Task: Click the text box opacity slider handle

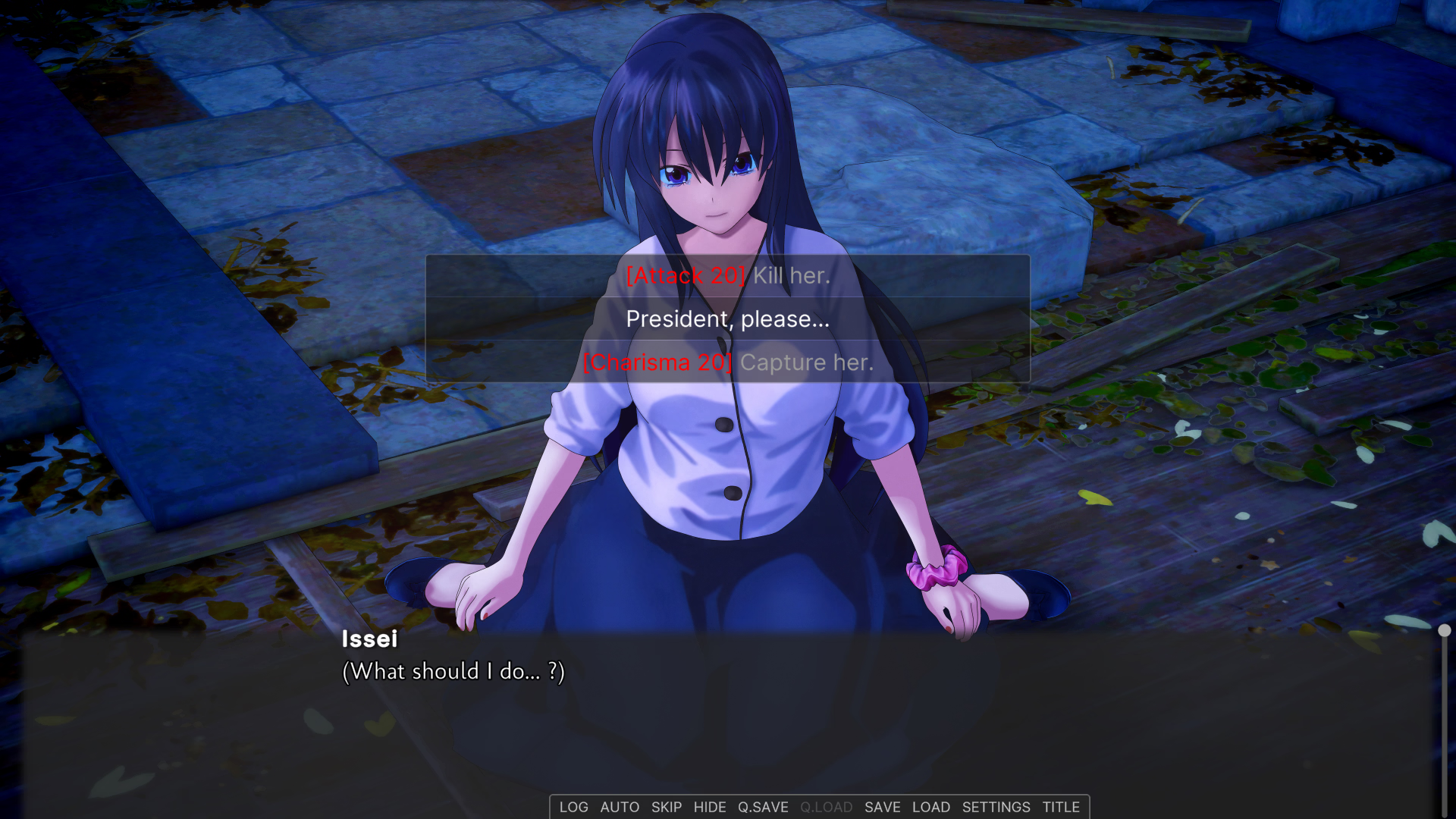Action: 1445,631
